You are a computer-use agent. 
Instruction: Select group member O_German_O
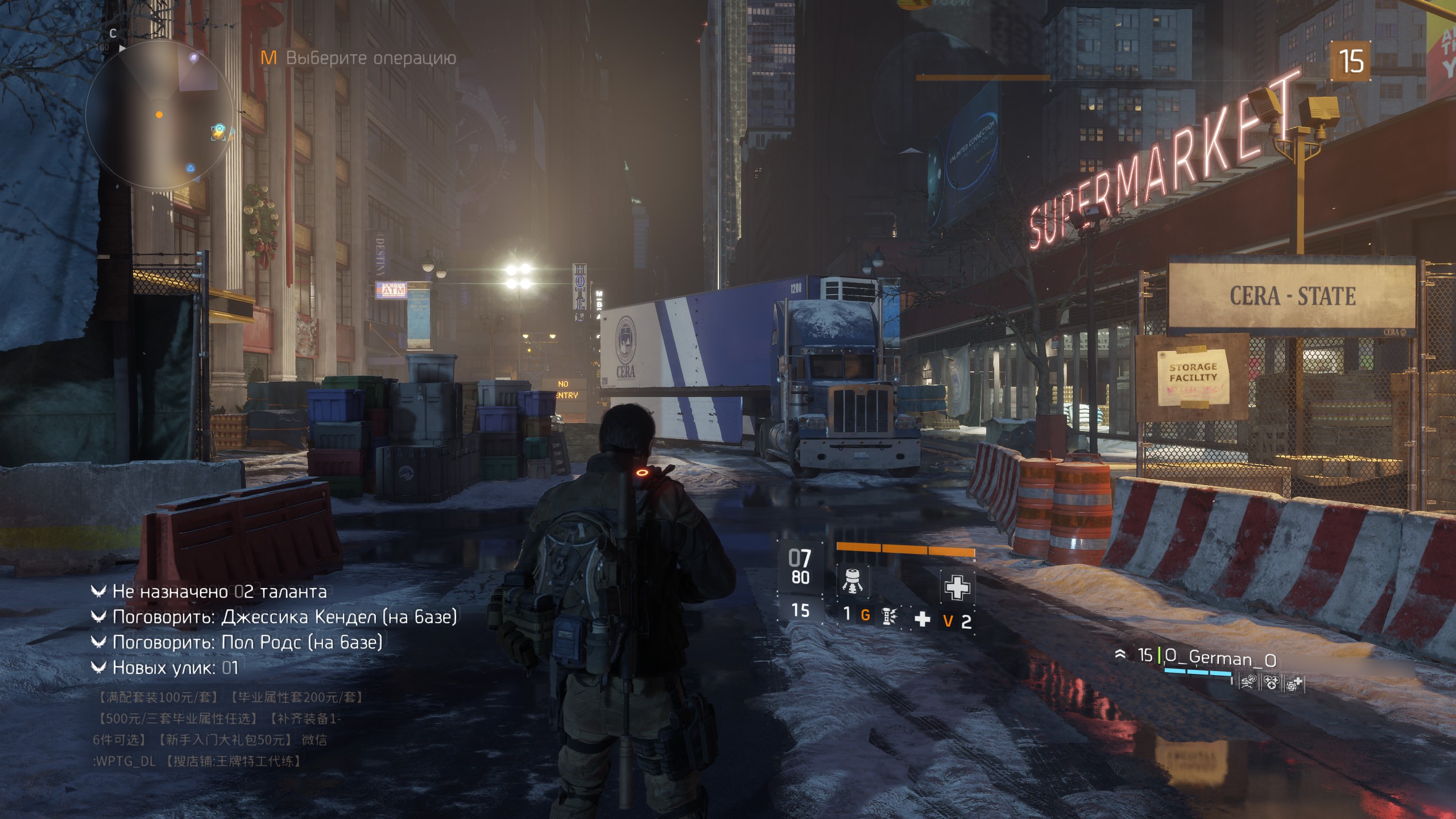(x=1220, y=658)
